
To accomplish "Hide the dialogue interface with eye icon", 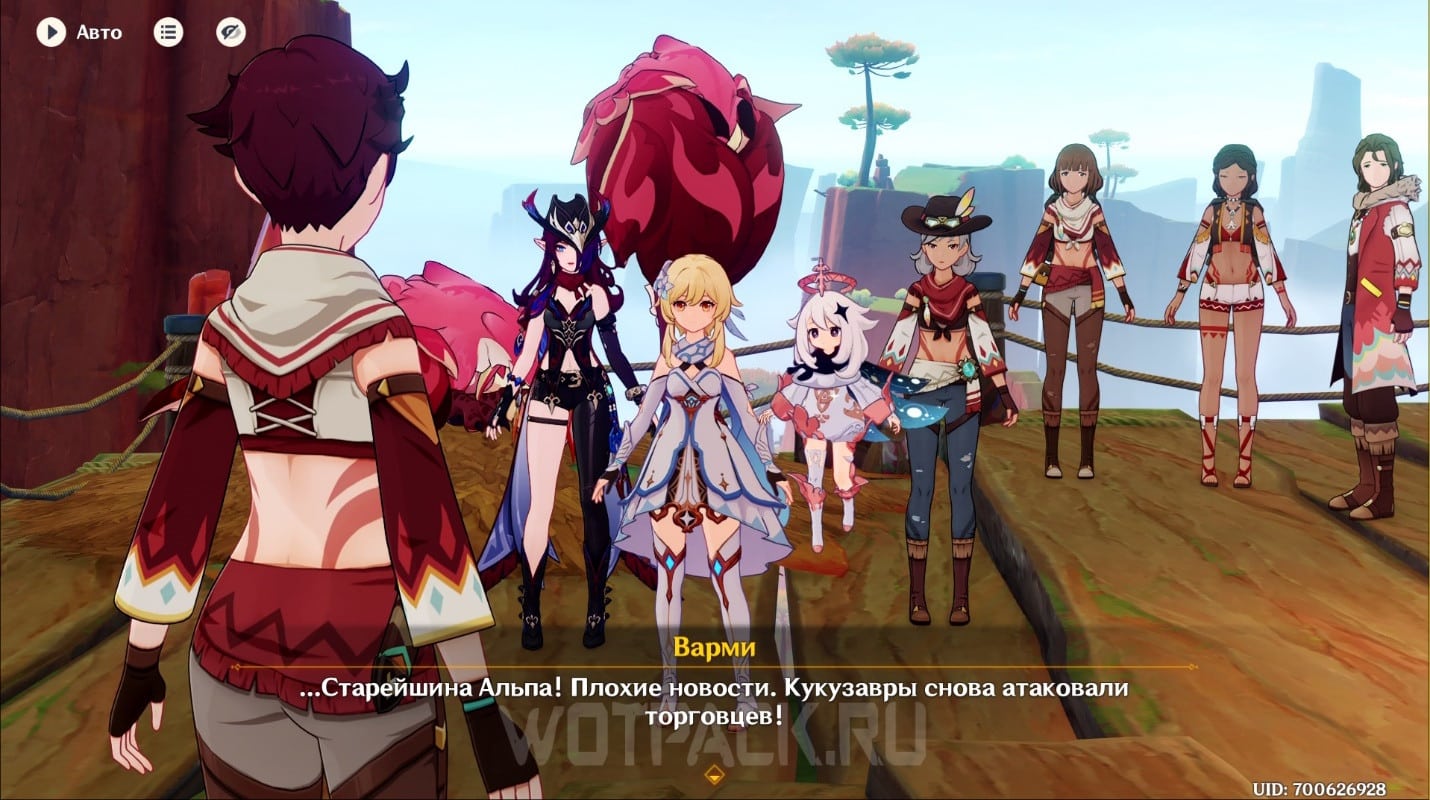I will point(231,33).
